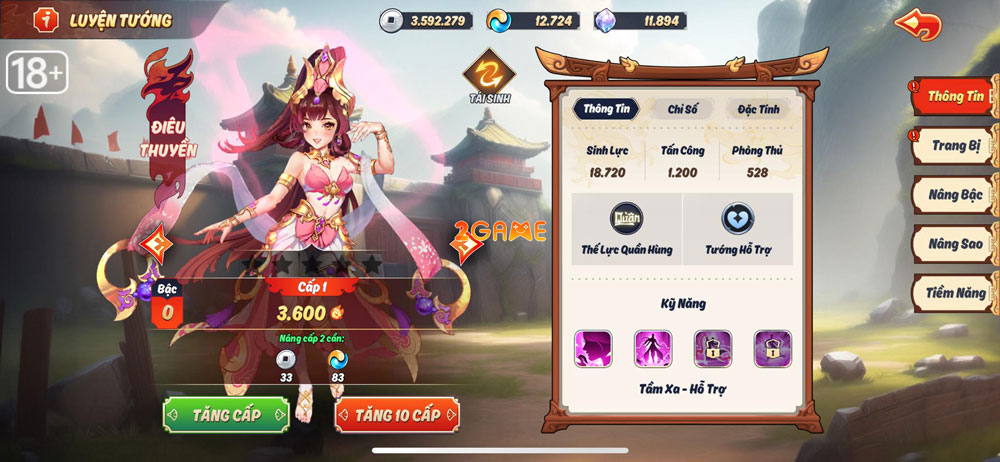The height and width of the screenshot is (462, 1000).
Task: View Thế Lực Quần Hùng faction info
Action: point(627,229)
